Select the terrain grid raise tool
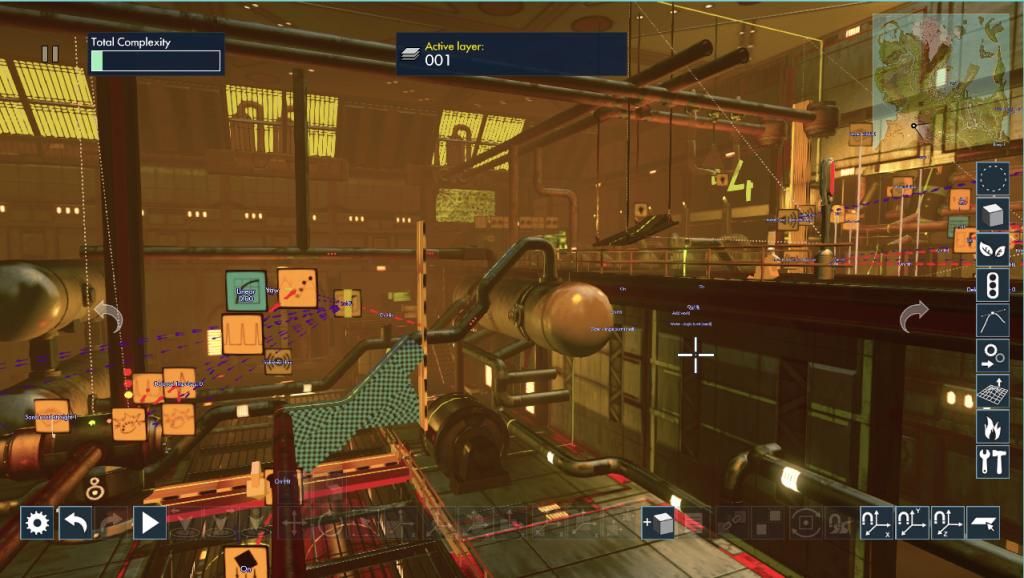This screenshot has height=578, width=1024. pos(993,391)
